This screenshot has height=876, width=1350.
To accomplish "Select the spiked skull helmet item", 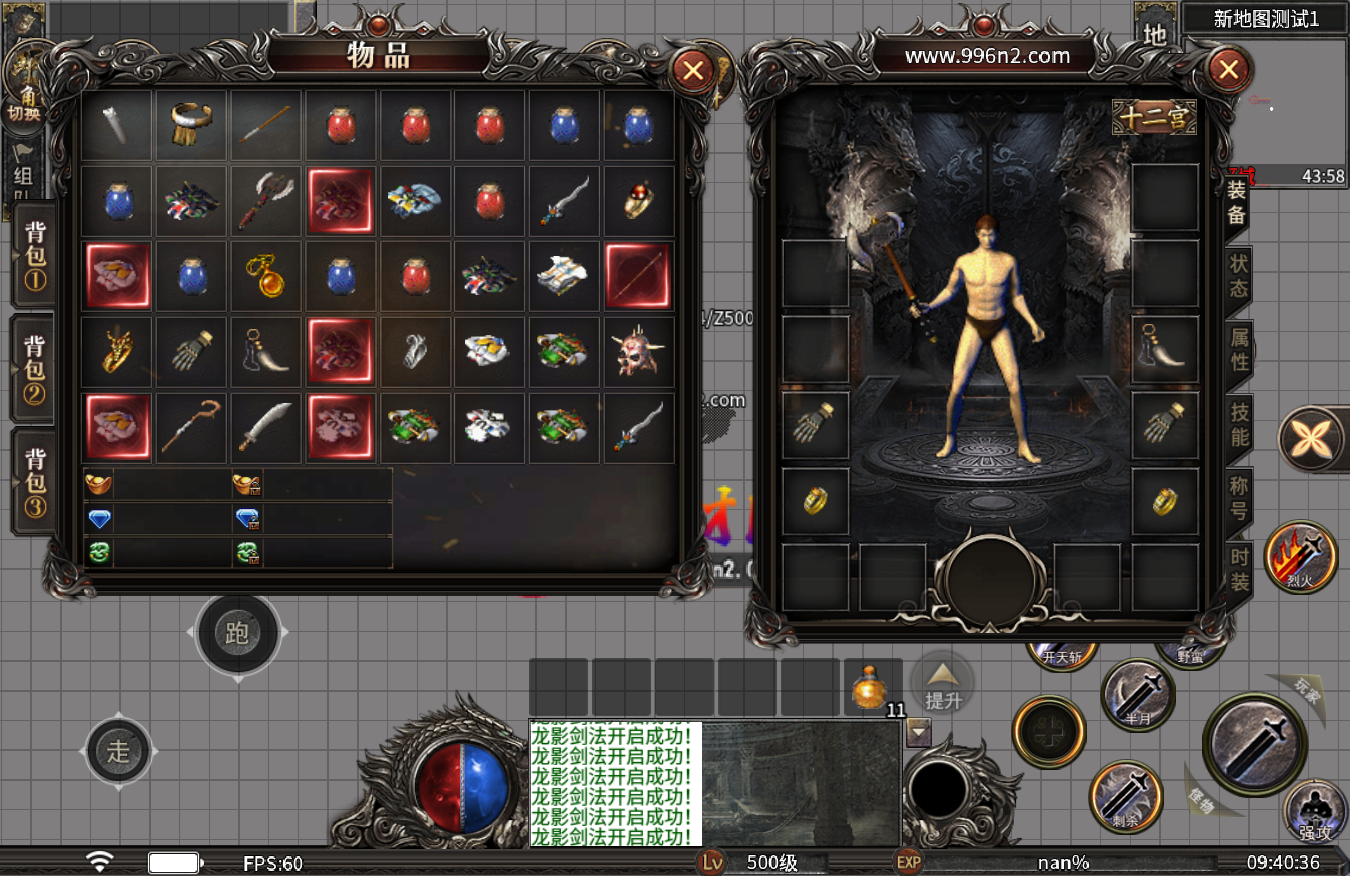I will click(639, 352).
